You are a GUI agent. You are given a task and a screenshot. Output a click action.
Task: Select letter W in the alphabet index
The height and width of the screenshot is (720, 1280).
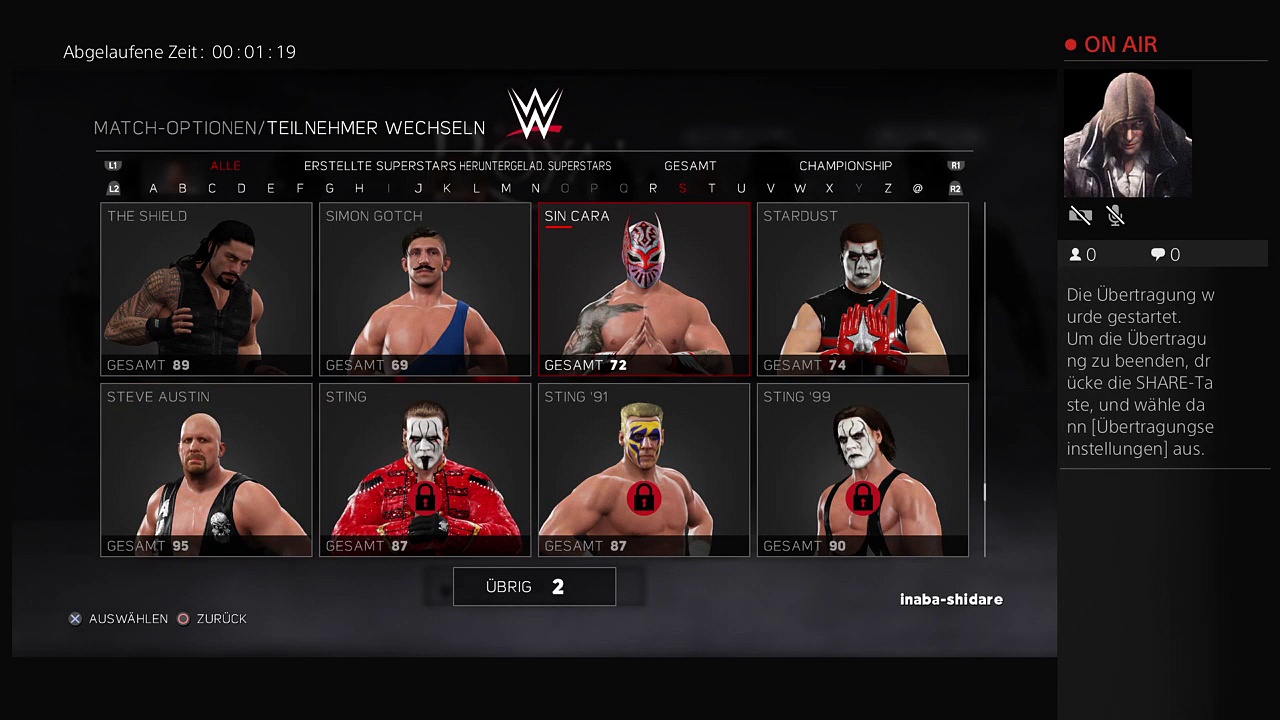tap(800, 188)
